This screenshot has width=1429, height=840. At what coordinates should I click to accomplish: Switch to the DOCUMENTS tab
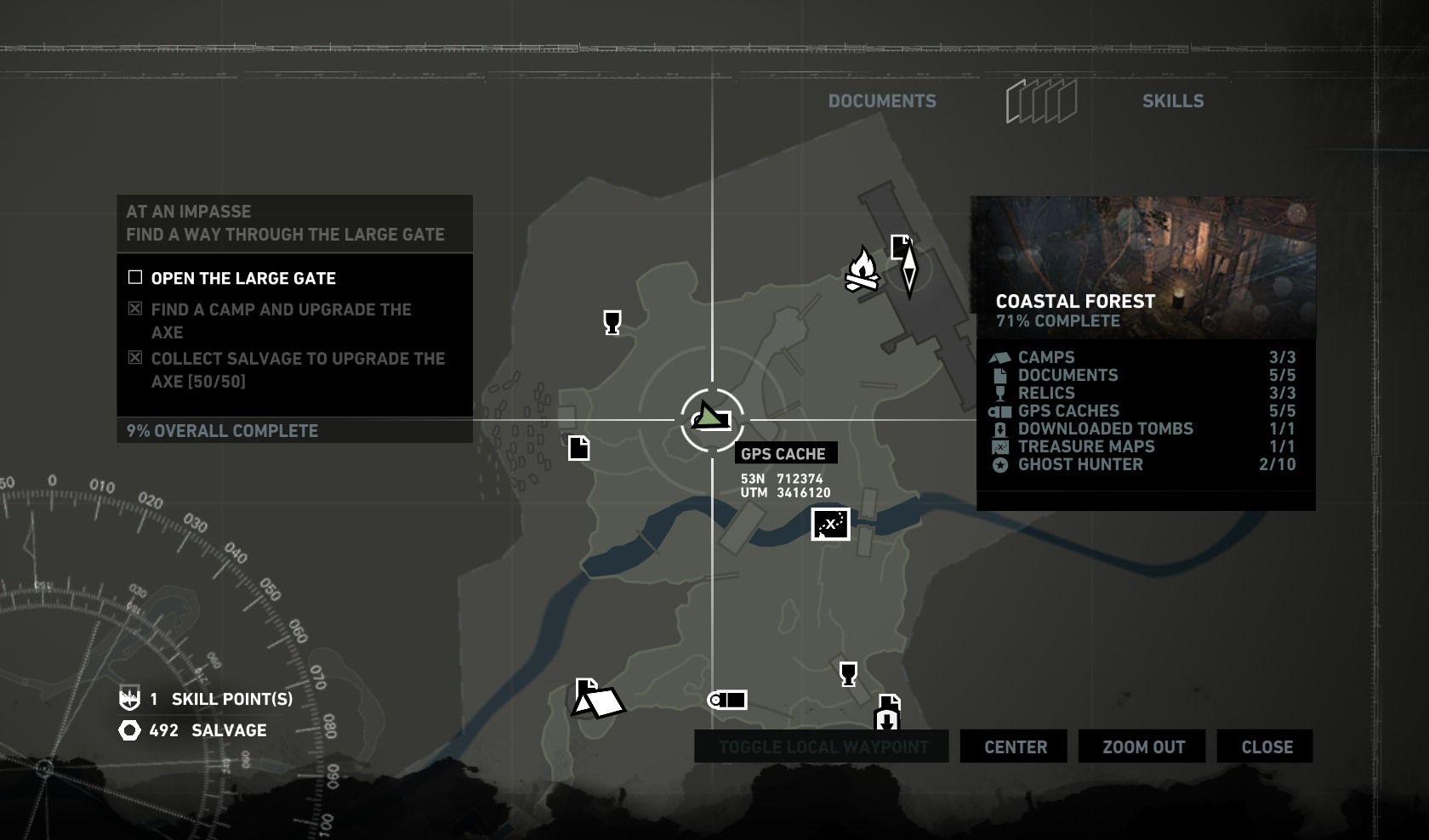(882, 100)
